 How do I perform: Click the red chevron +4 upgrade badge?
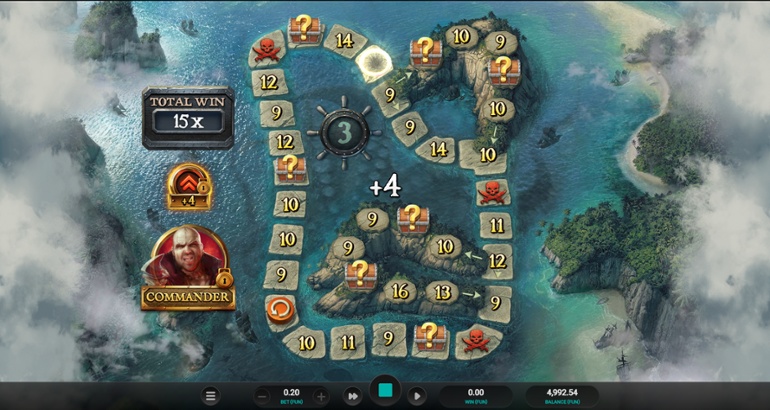click(x=188, y=185)
